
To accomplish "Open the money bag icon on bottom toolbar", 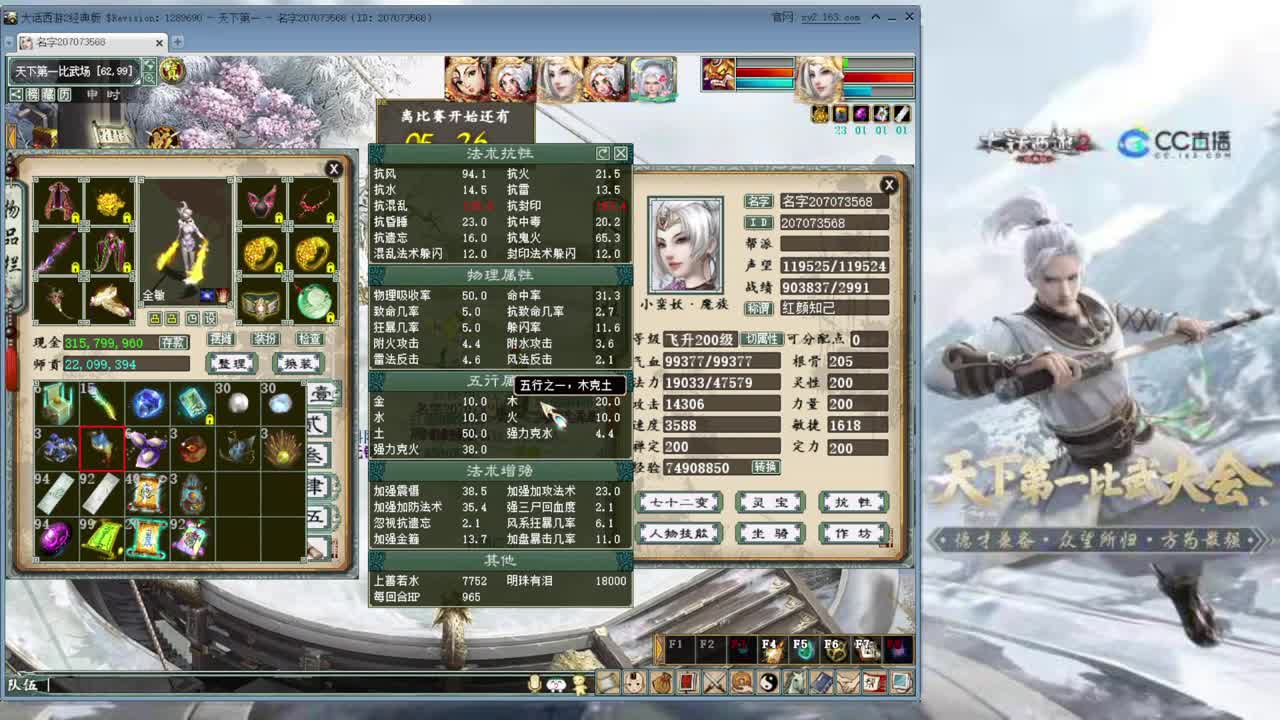I will click(662, 682).
